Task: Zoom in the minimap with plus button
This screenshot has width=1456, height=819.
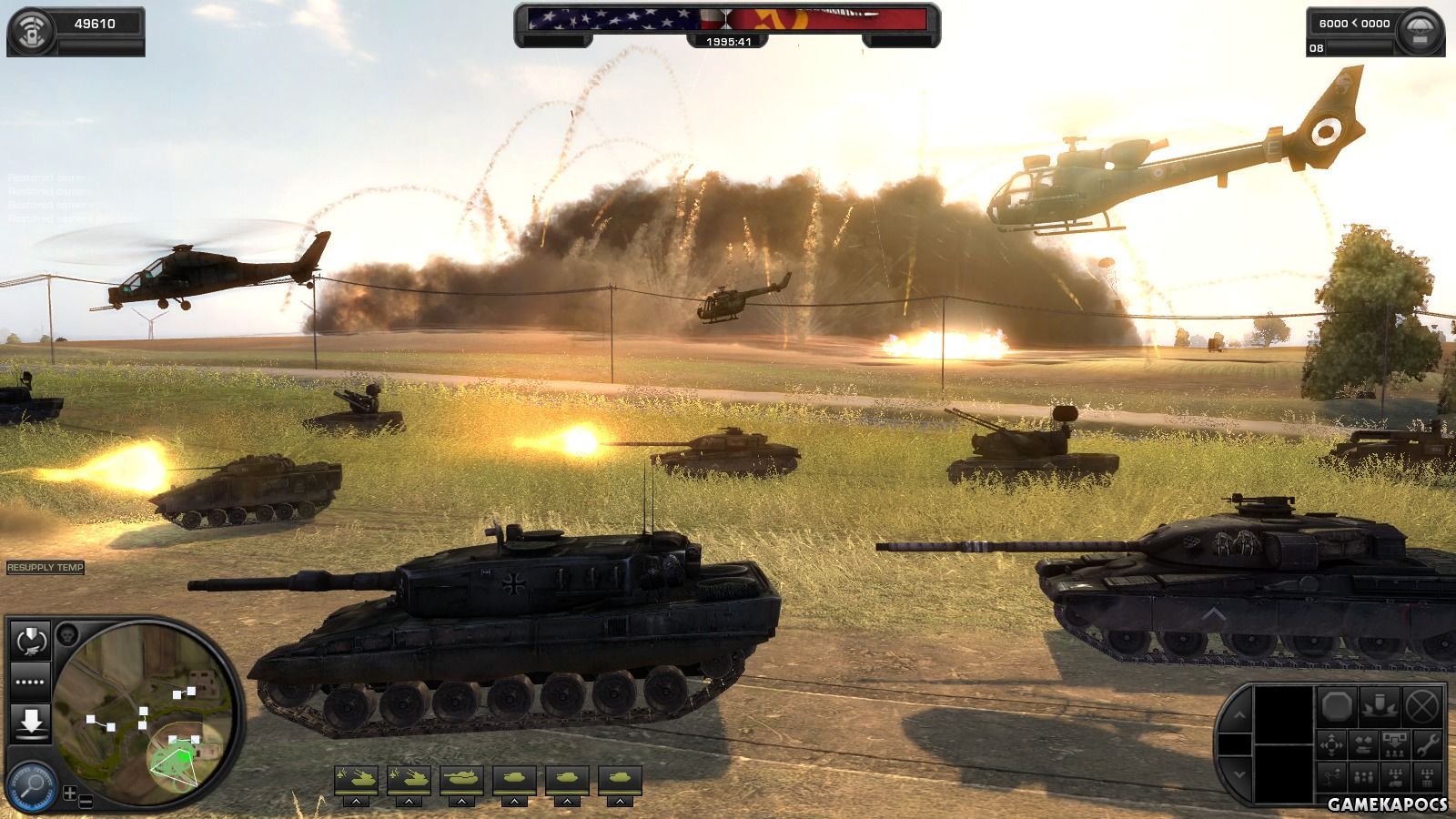Action: click(x=70, y=794)
